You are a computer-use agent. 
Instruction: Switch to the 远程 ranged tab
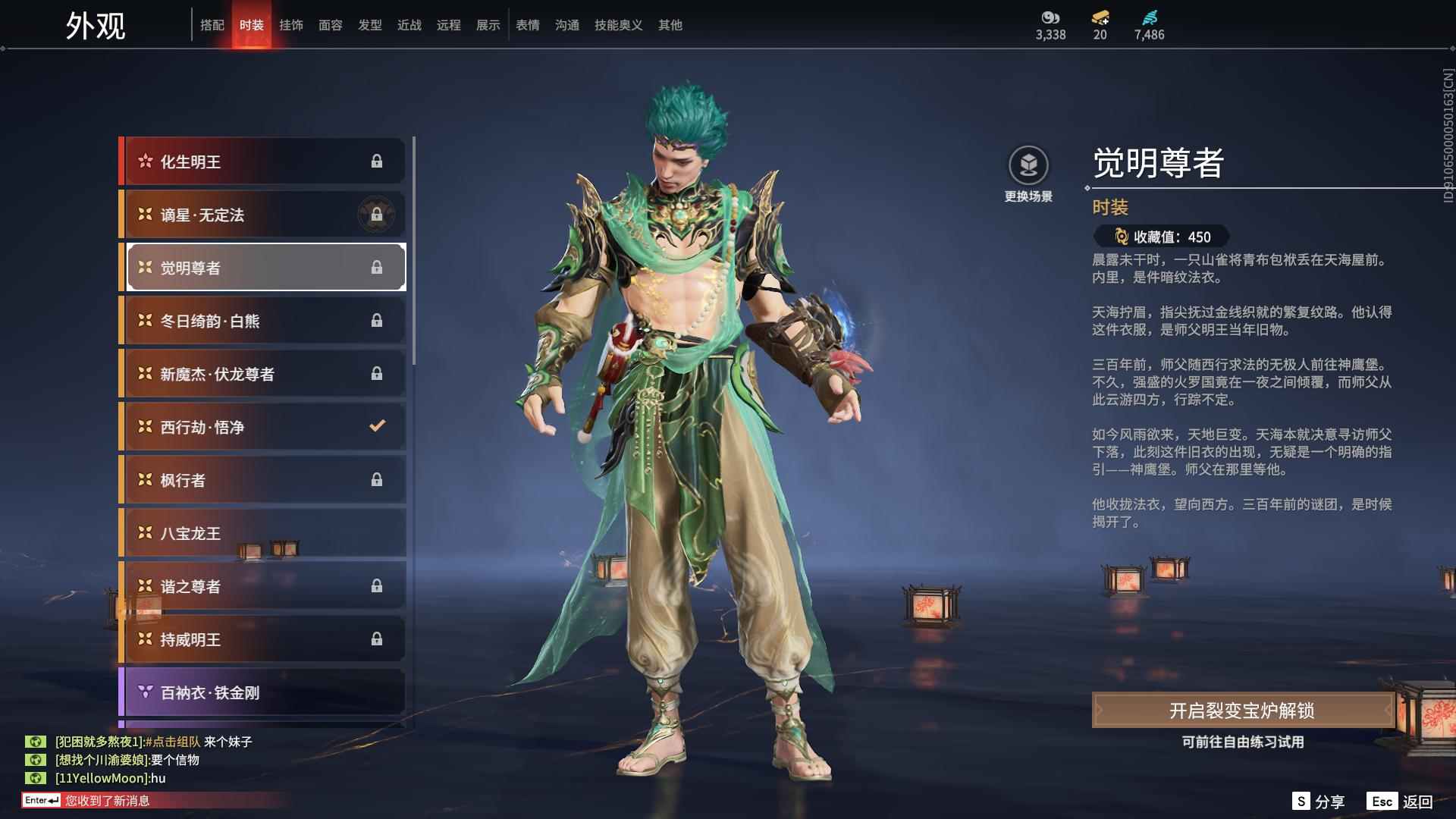(x=449, y=25)
